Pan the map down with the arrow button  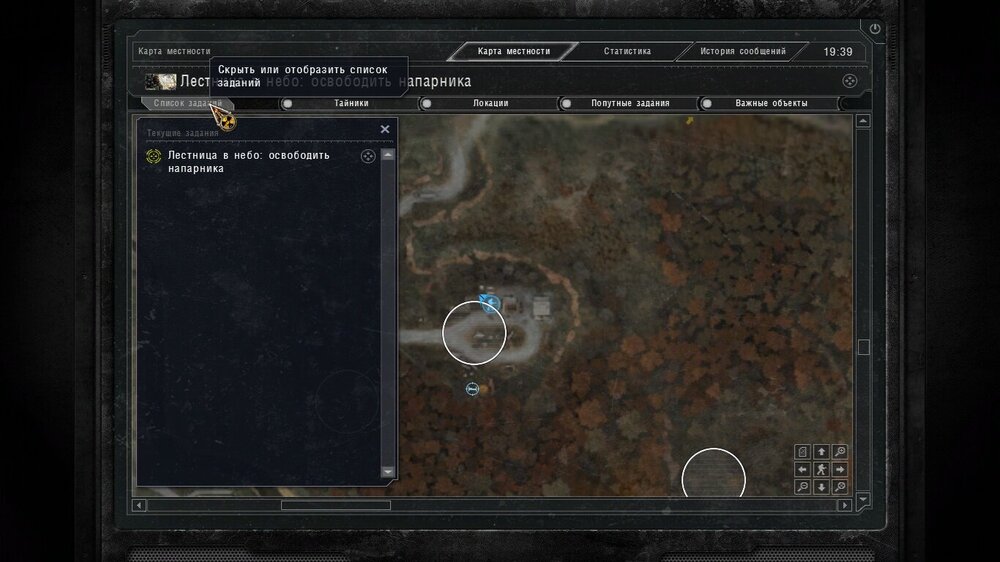pyautogui.click(x=821, y=487)
